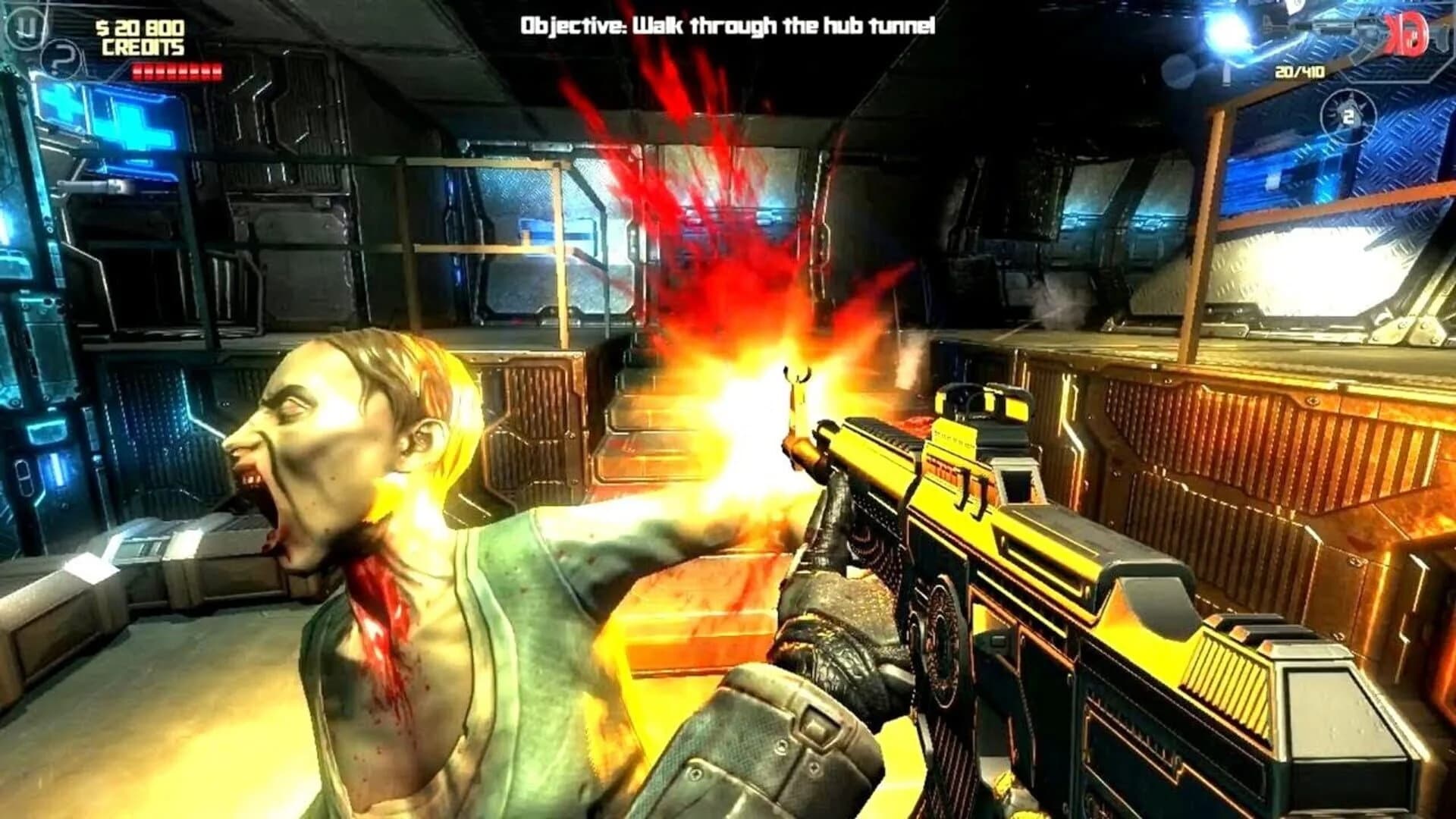Screen dimensions: 1456x819
Task: Tap the grenade icon showing count 2
Action: click(1348, 115)
